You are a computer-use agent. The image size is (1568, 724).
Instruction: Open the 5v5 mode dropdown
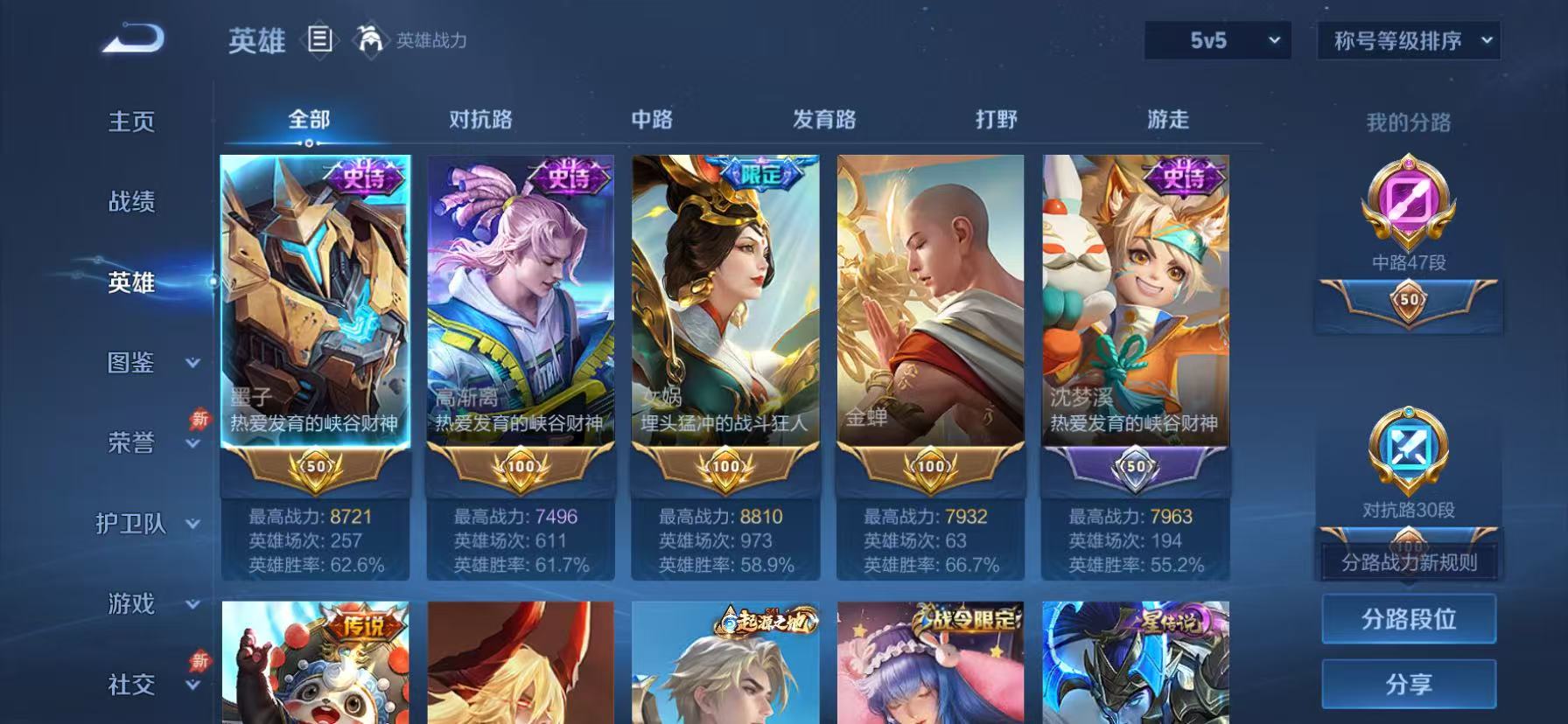[x=1216, y=39]
